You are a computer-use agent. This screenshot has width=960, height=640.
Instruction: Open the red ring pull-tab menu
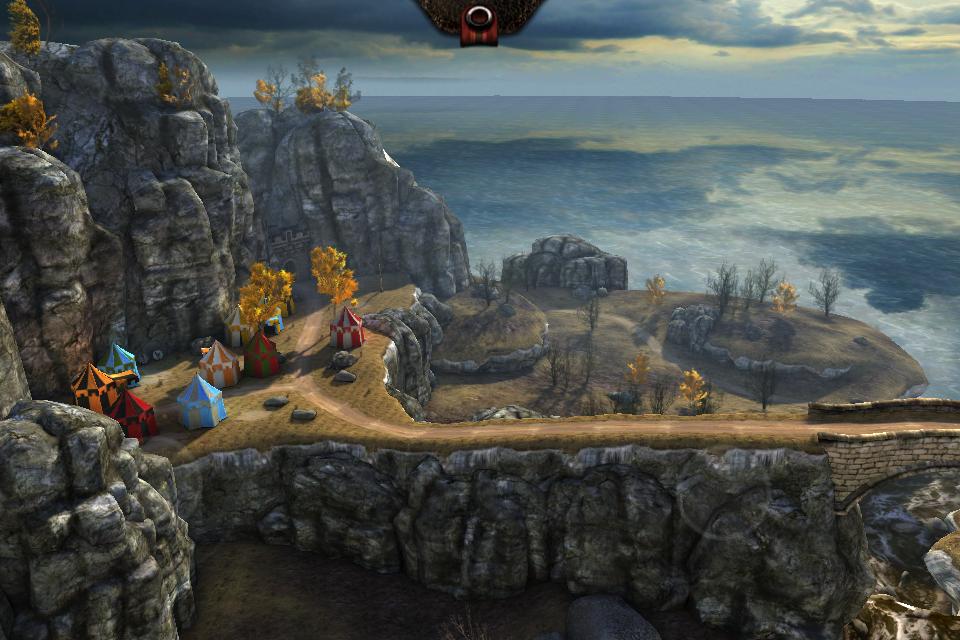click(479, 22)
